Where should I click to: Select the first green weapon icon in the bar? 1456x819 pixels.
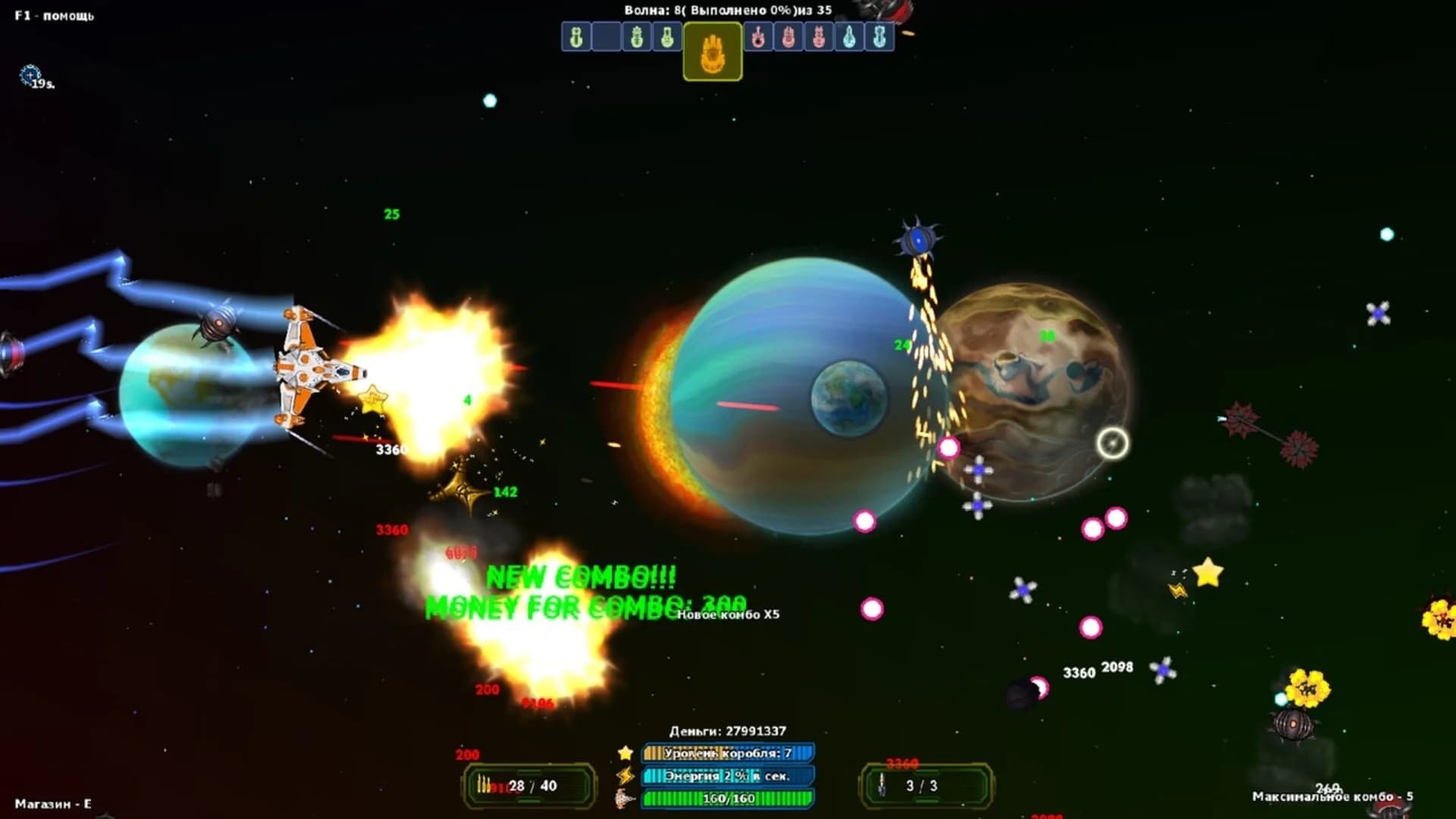[576, 36]
